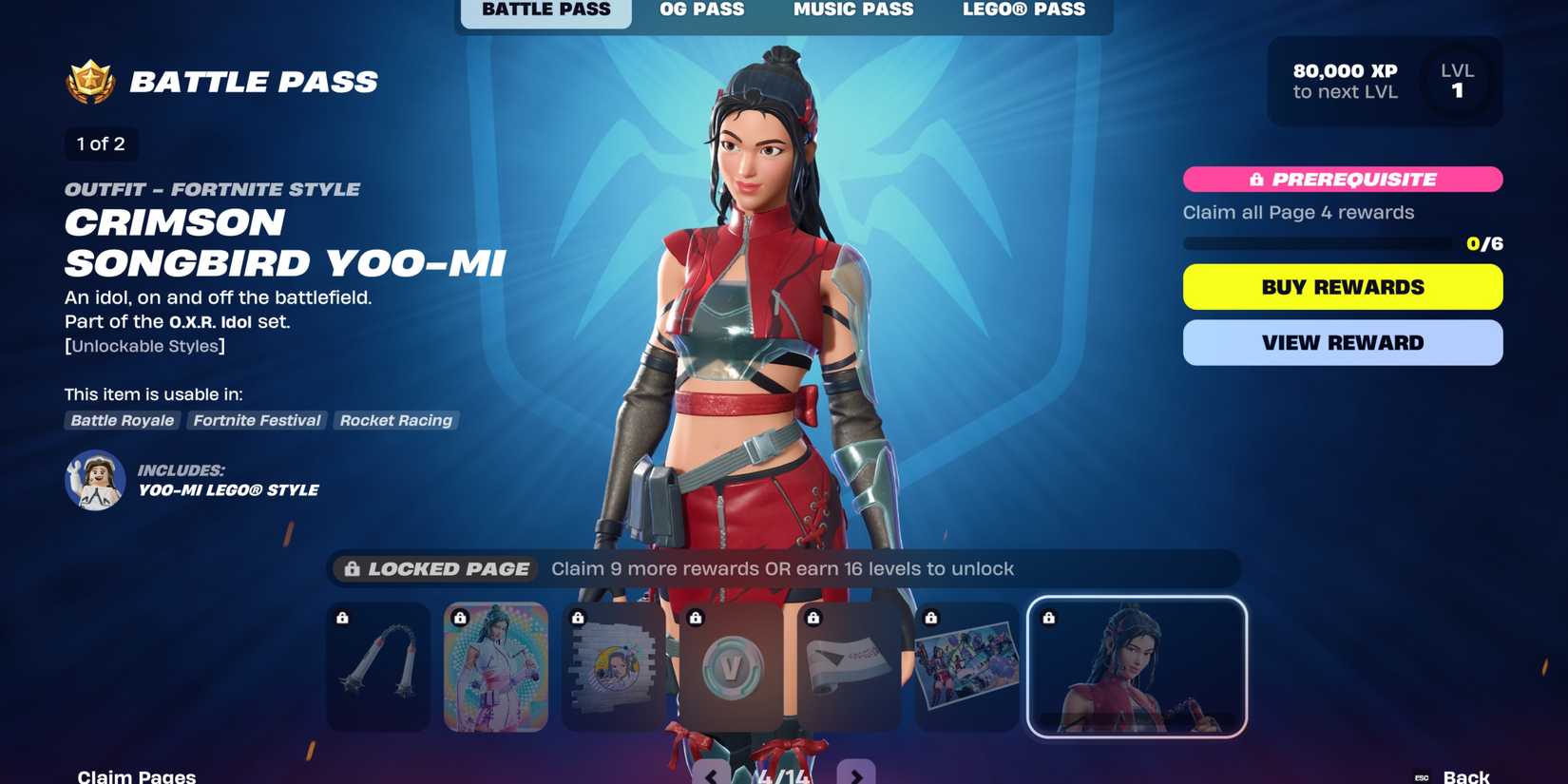This screenshot has width=1568, height=784.
Task: Toggle the Fortnite Festival usability tag
Action: coord(257,420)
